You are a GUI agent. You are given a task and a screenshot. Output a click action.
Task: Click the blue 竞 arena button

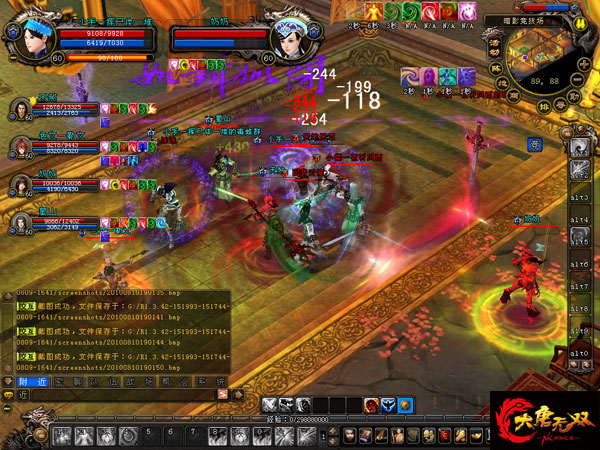(x=562, y=145)
